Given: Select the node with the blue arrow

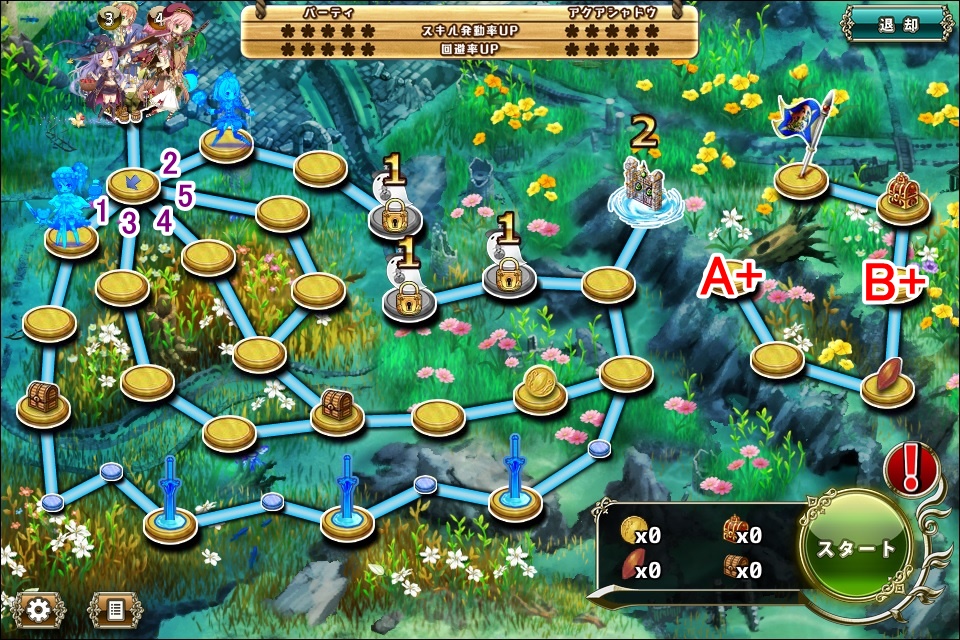Looking at the screenshot, I should [x=133, y=183].
